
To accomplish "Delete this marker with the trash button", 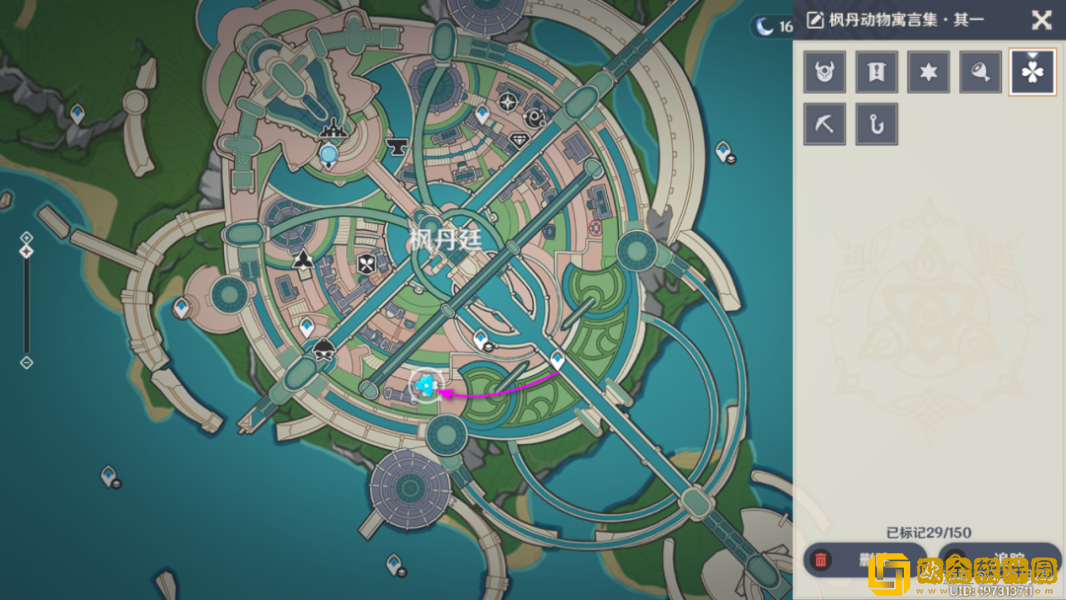I will tap(822, 560).
